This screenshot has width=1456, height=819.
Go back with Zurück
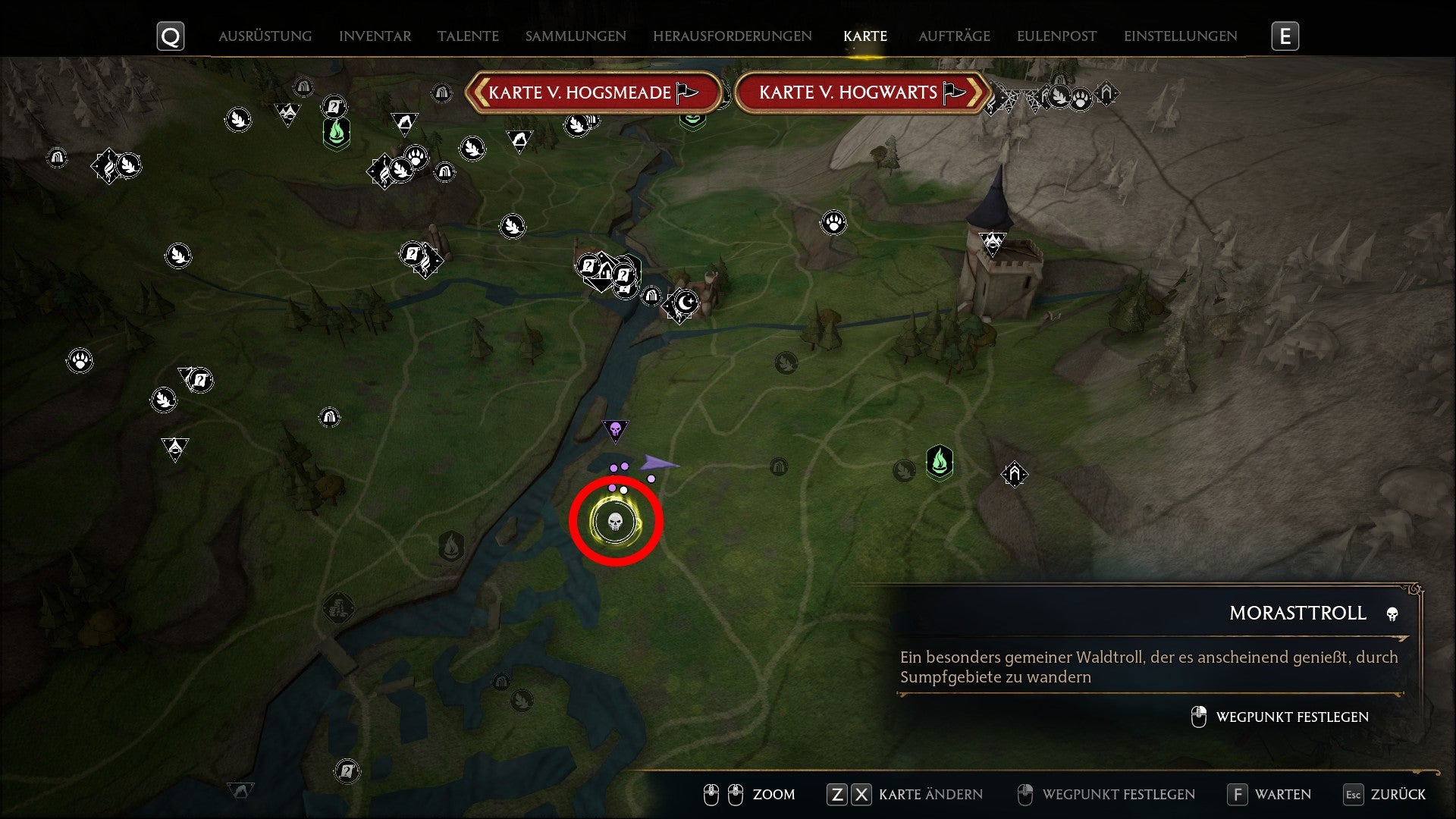(1397, 794)
